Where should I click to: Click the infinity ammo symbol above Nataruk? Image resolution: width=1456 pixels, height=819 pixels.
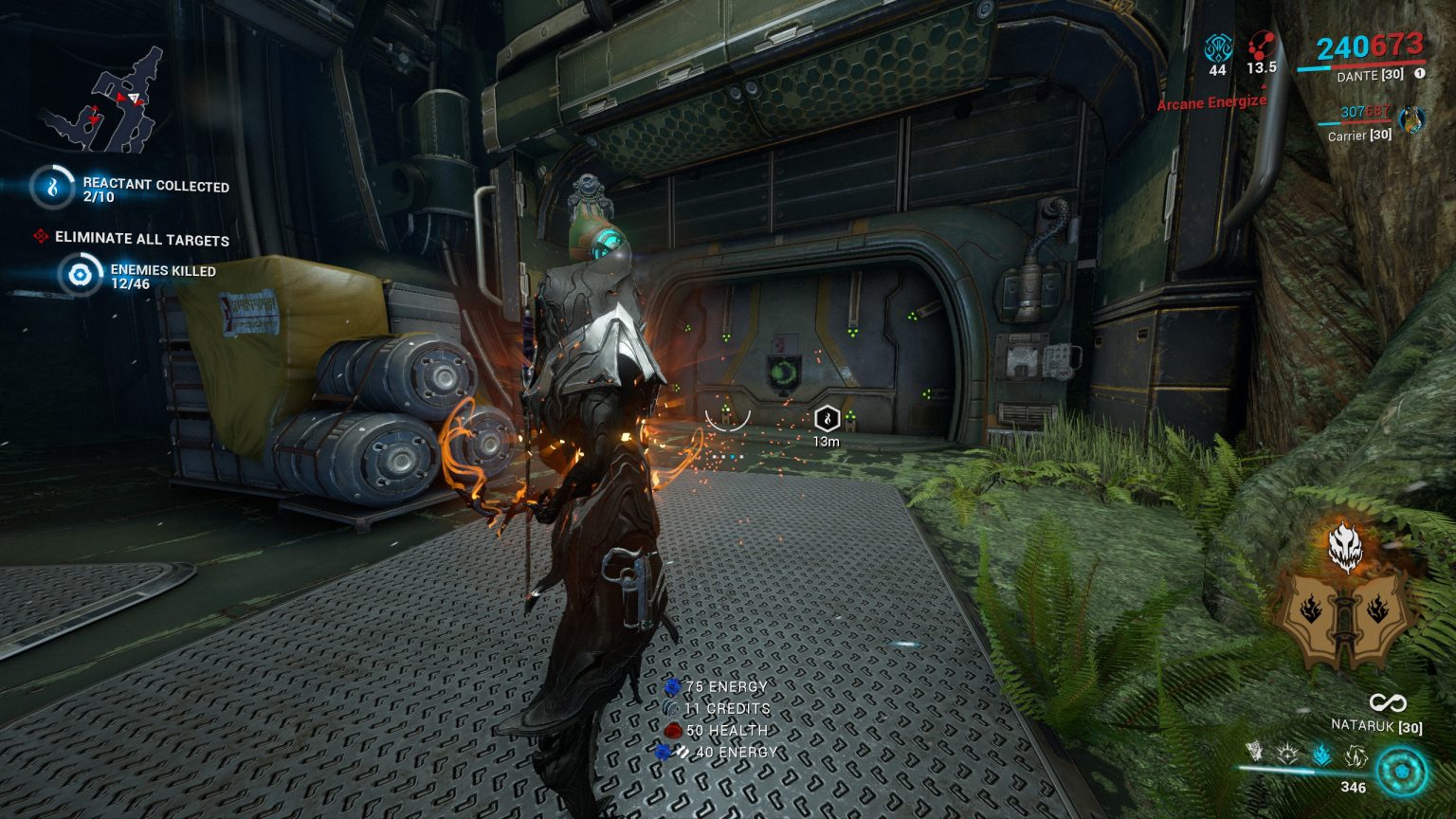coord(1386,704)
